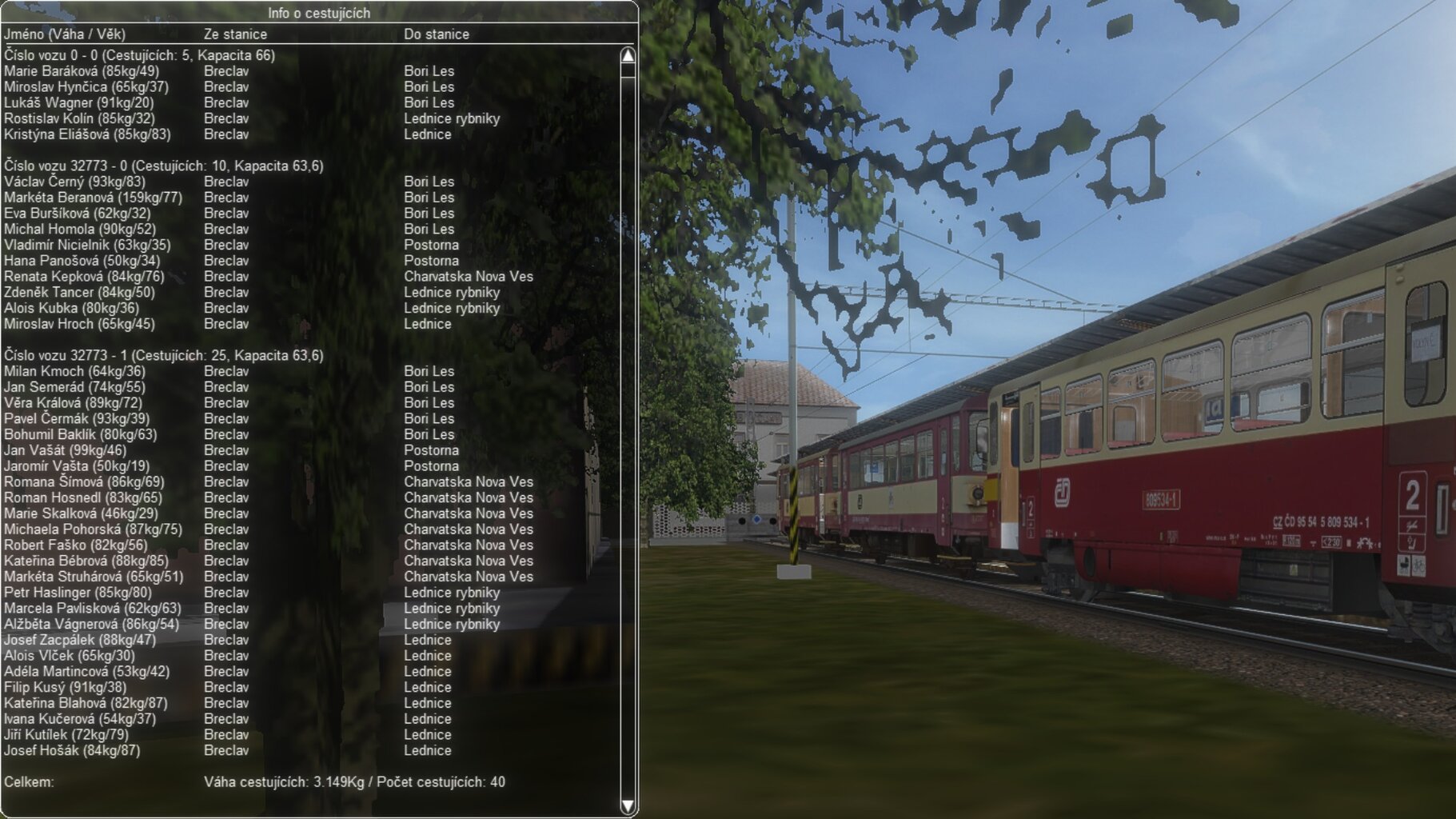Select the 'Jméno (Váha / Věk)' column header
This screenshot has width=1456, height=819.
(x=65, y=34)
